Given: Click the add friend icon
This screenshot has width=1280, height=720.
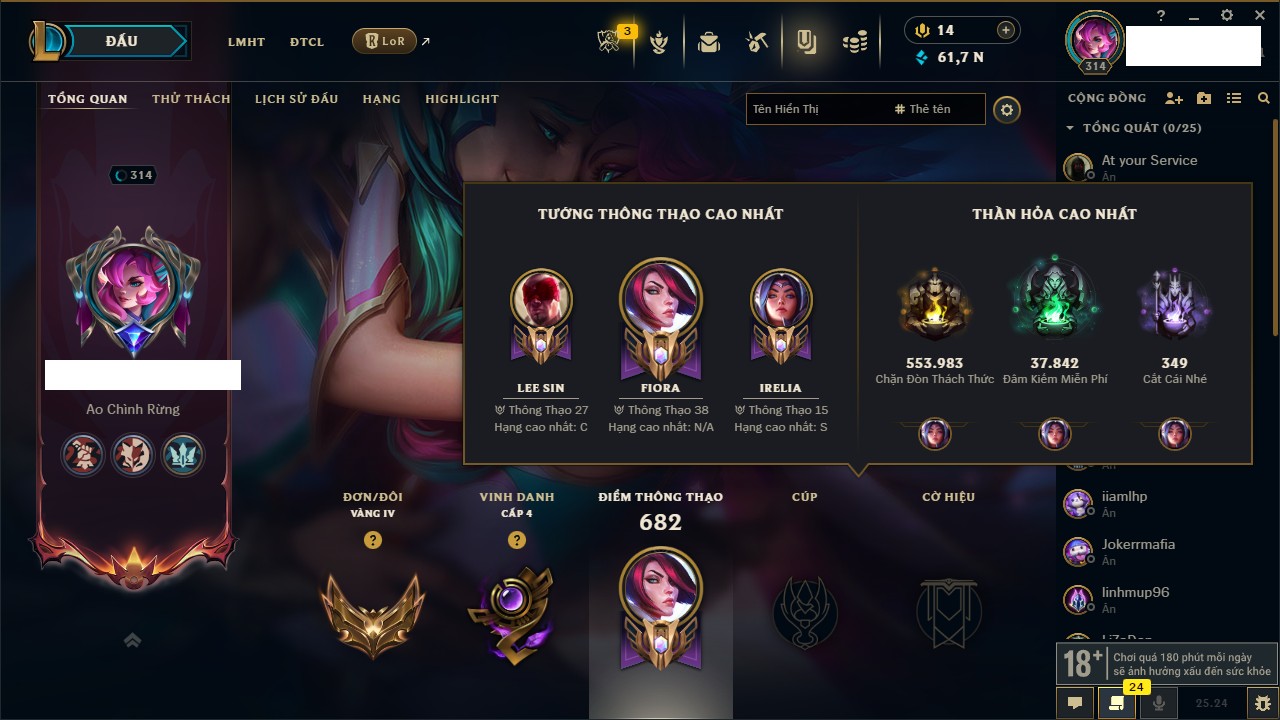Looking at the screenshot, I should point(1174,98).
